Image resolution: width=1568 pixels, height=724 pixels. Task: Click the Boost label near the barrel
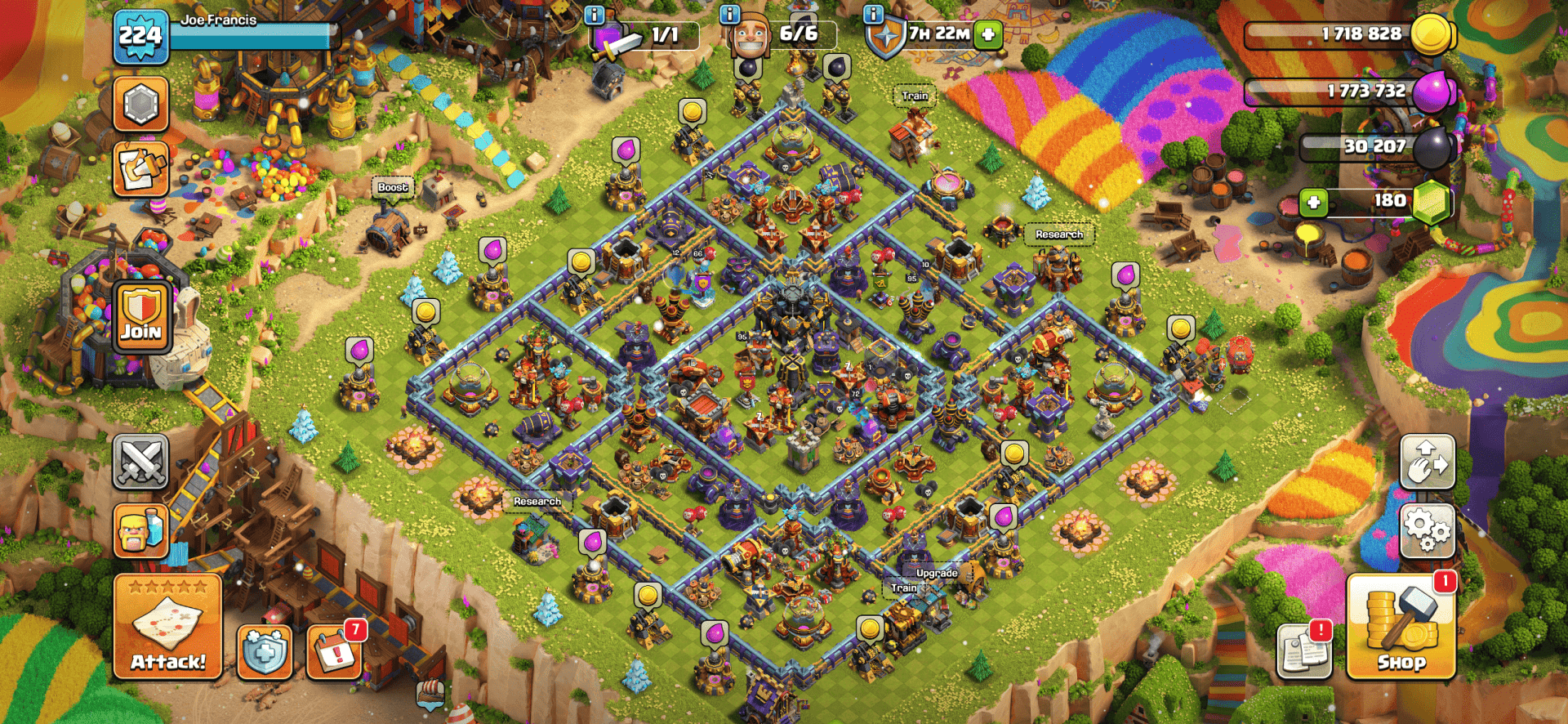point(392,186)
